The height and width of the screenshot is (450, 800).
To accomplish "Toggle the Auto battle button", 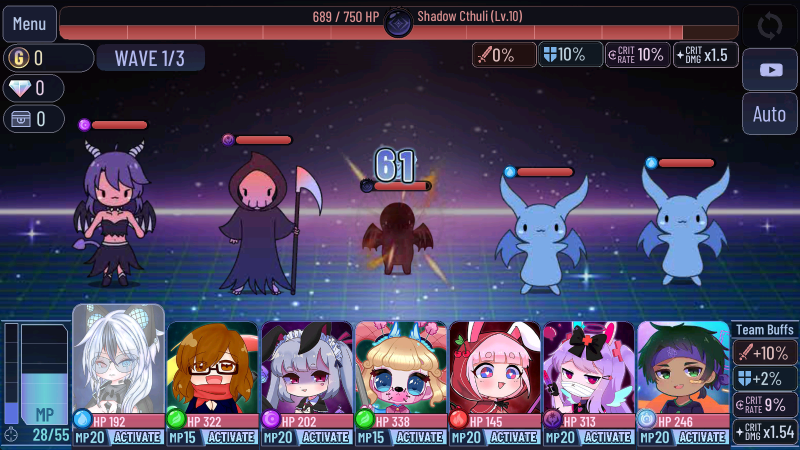I will coord(769,114).
